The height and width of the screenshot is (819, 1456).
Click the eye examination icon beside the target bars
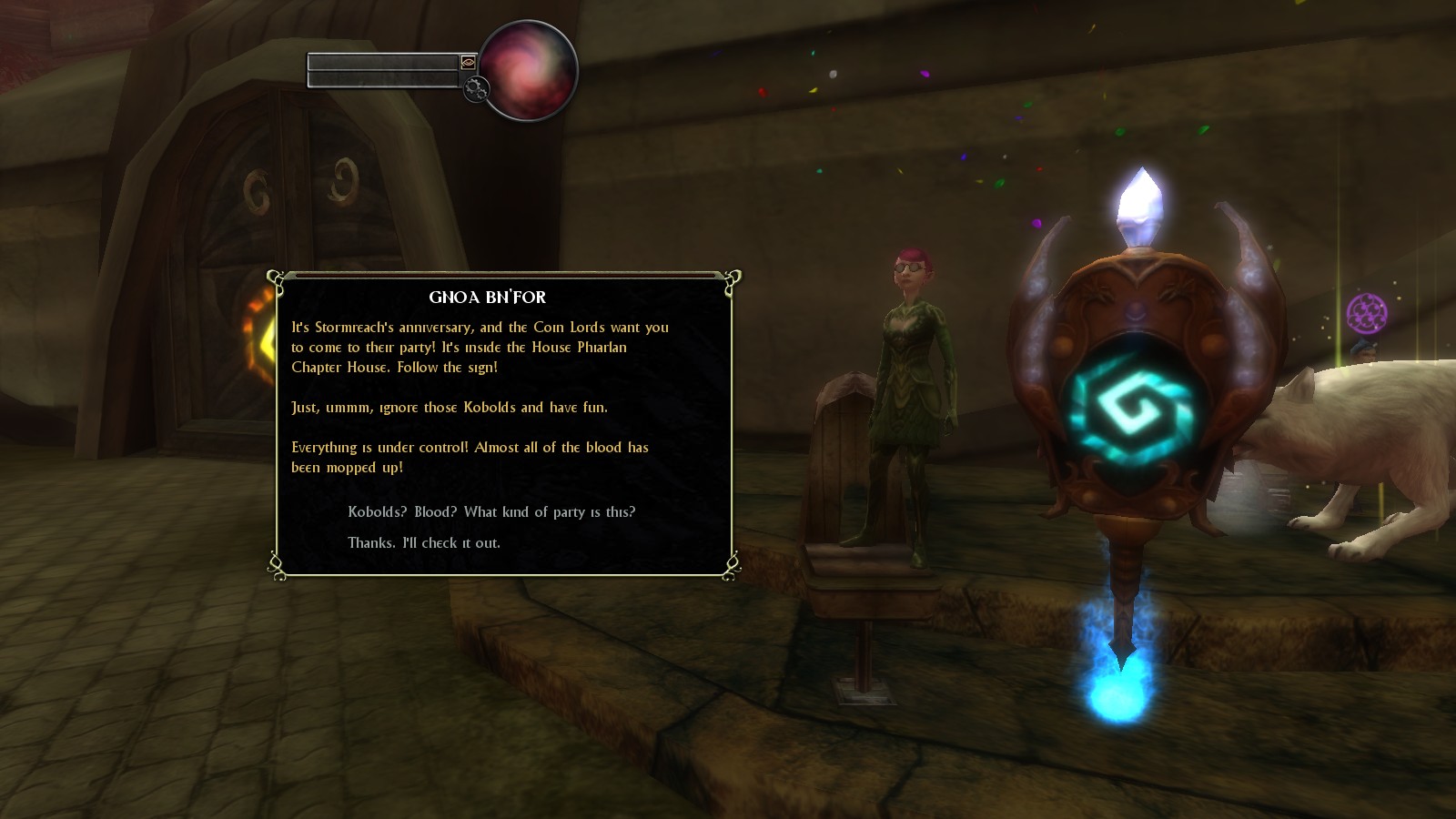[467, 64]
